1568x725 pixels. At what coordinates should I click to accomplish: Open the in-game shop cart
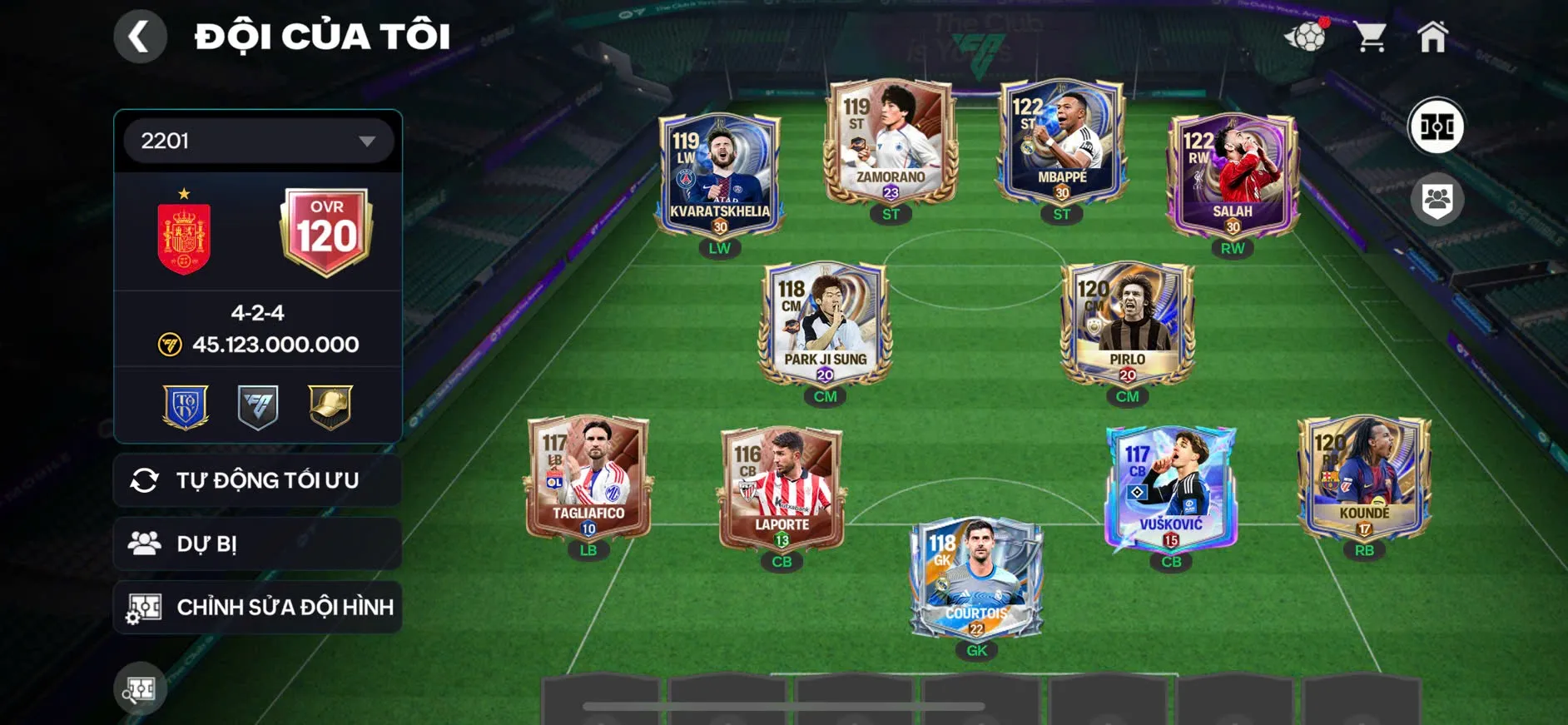(1370, 35)
